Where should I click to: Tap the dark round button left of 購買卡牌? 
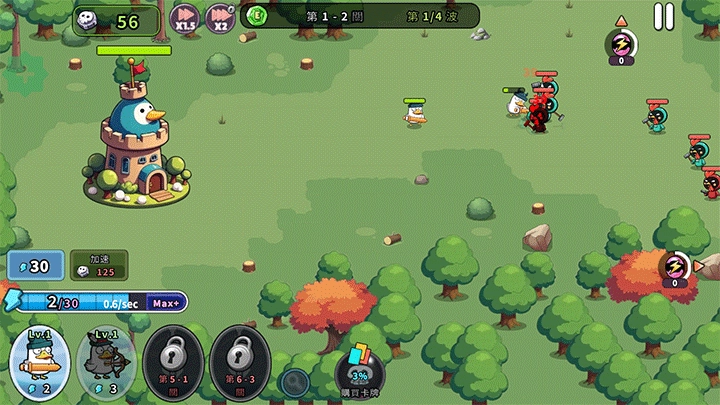click(x=294, y=380)
